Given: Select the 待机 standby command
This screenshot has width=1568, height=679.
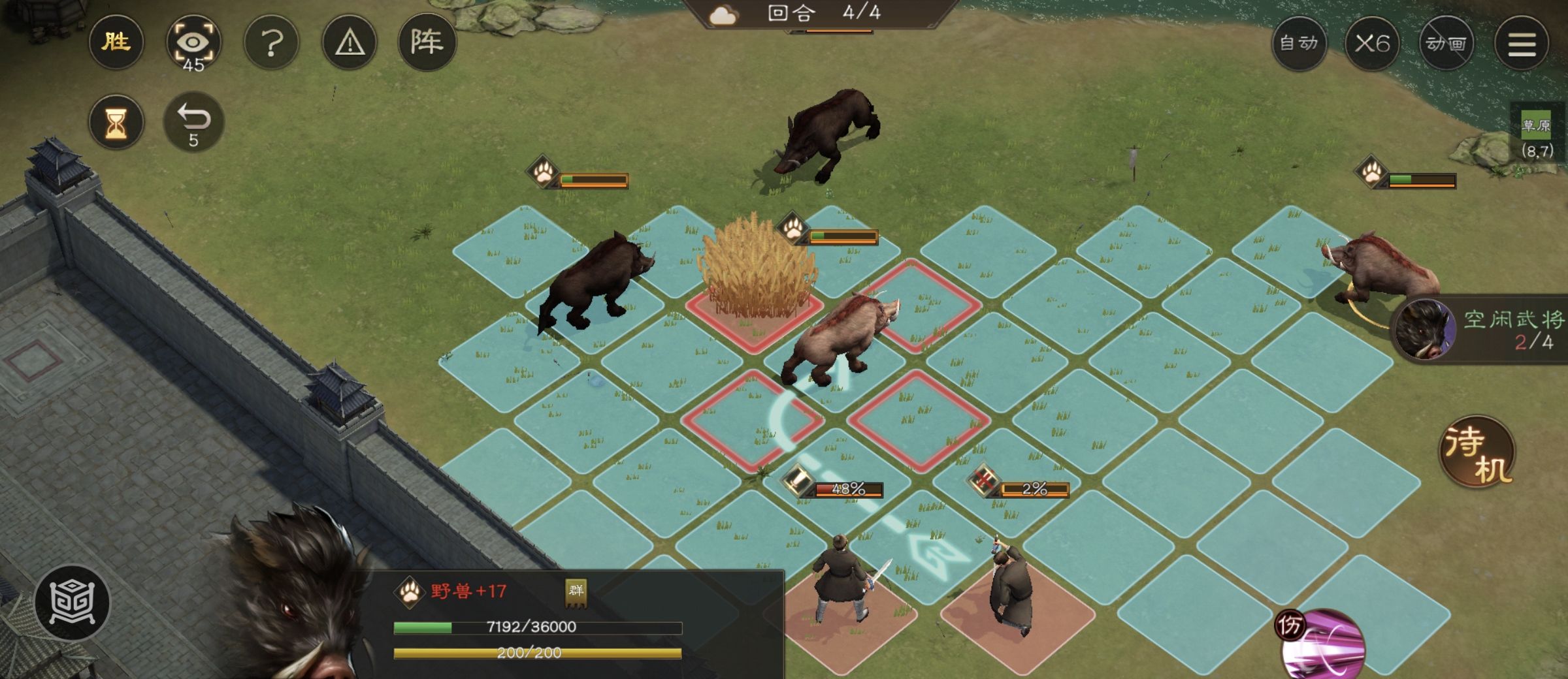Looking at the screenshot, I should point(1478,452).
